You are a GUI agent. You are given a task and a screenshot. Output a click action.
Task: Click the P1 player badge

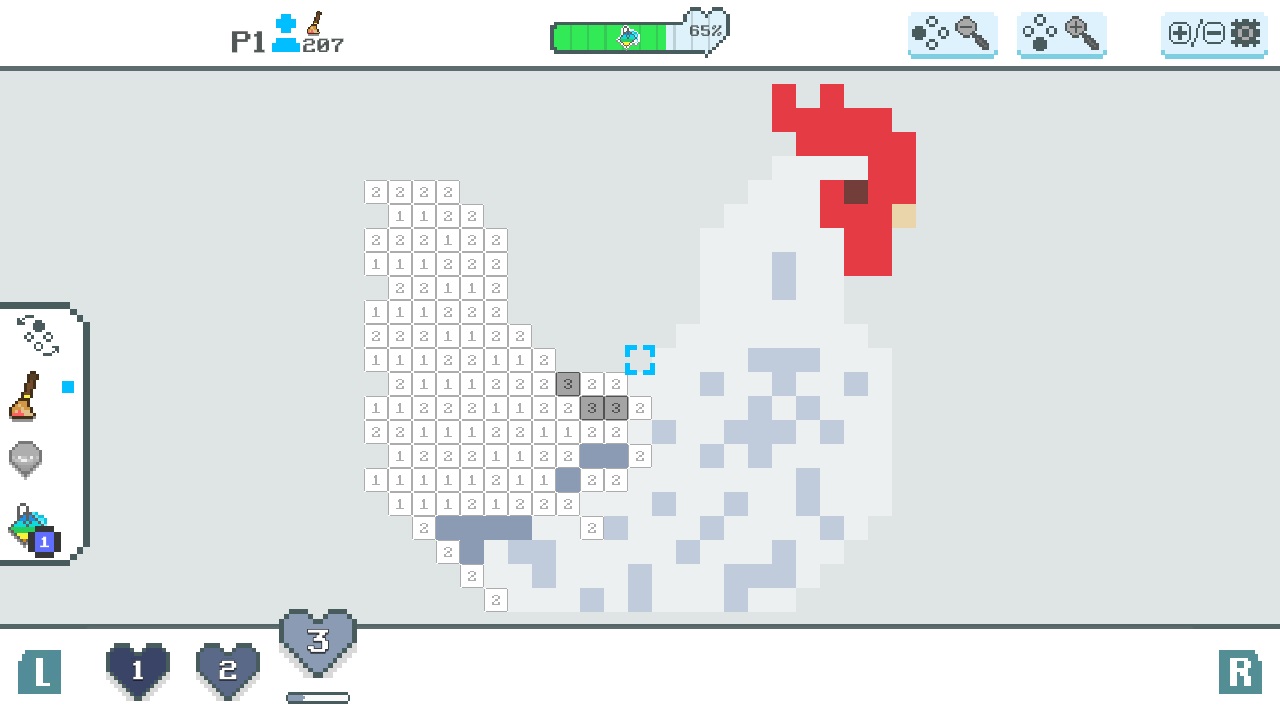247,40
